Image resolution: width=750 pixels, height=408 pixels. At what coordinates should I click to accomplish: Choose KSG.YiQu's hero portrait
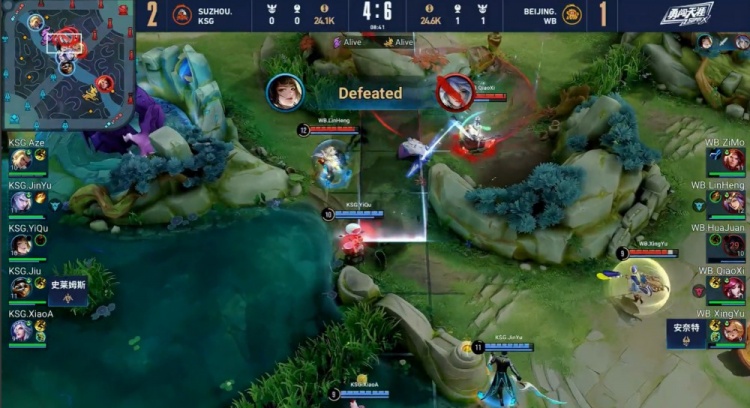click(21, 245)
